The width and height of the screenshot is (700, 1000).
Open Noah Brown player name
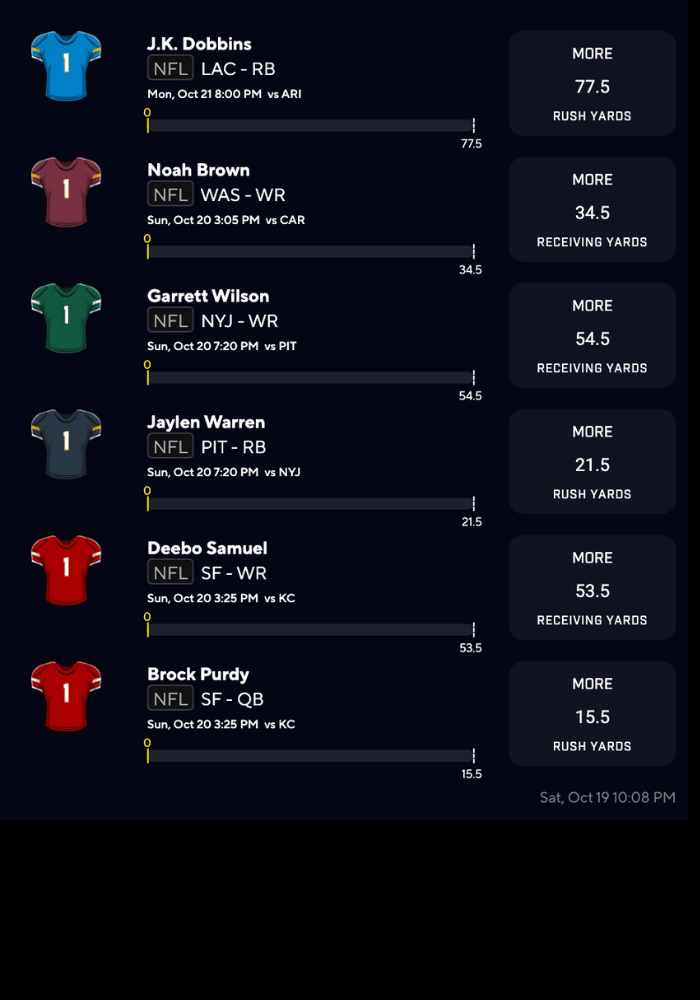(x=198, y=170)
